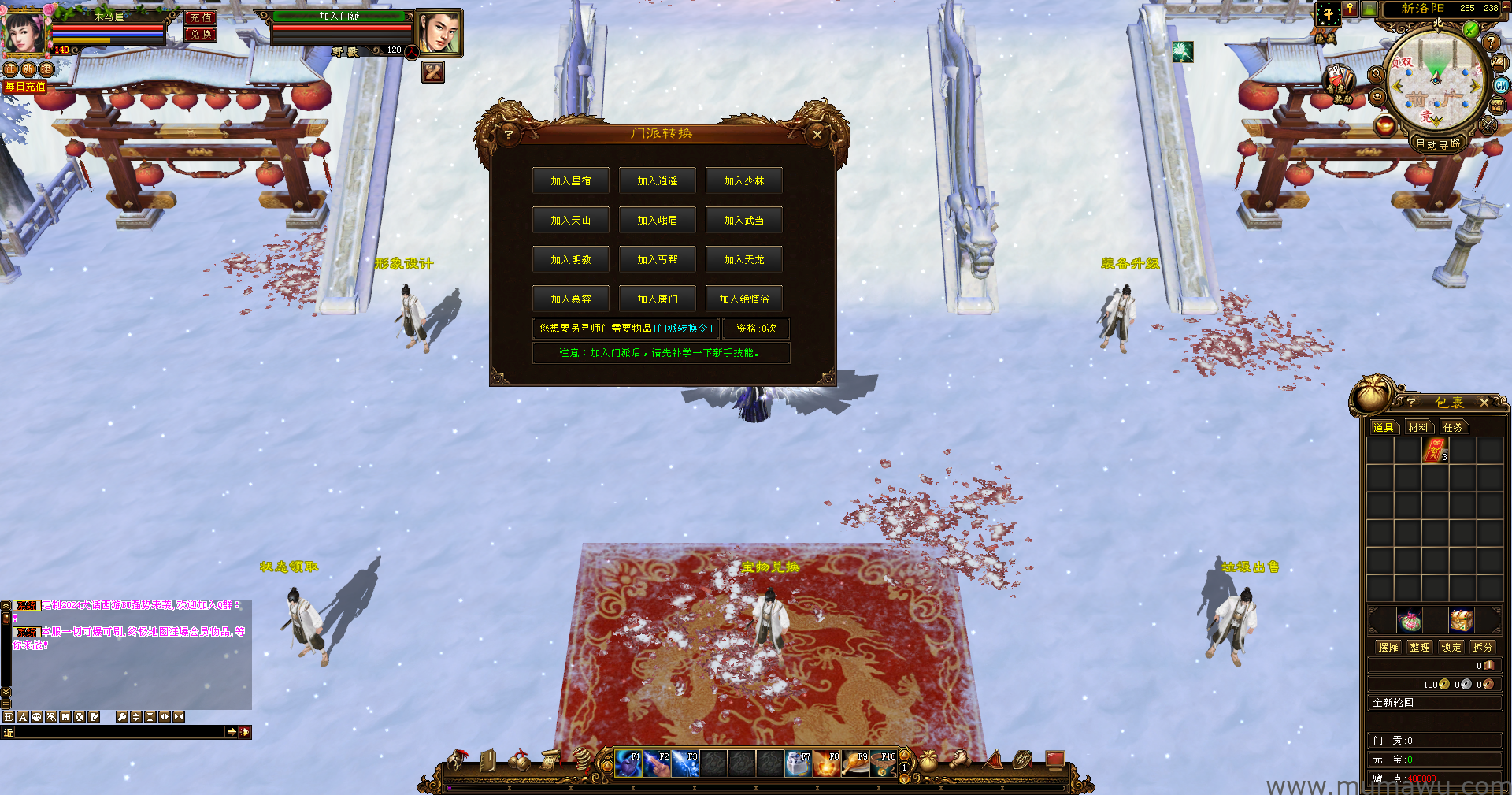
Task: Select 加入绝情谷 sect button
Action: [744, 299]
